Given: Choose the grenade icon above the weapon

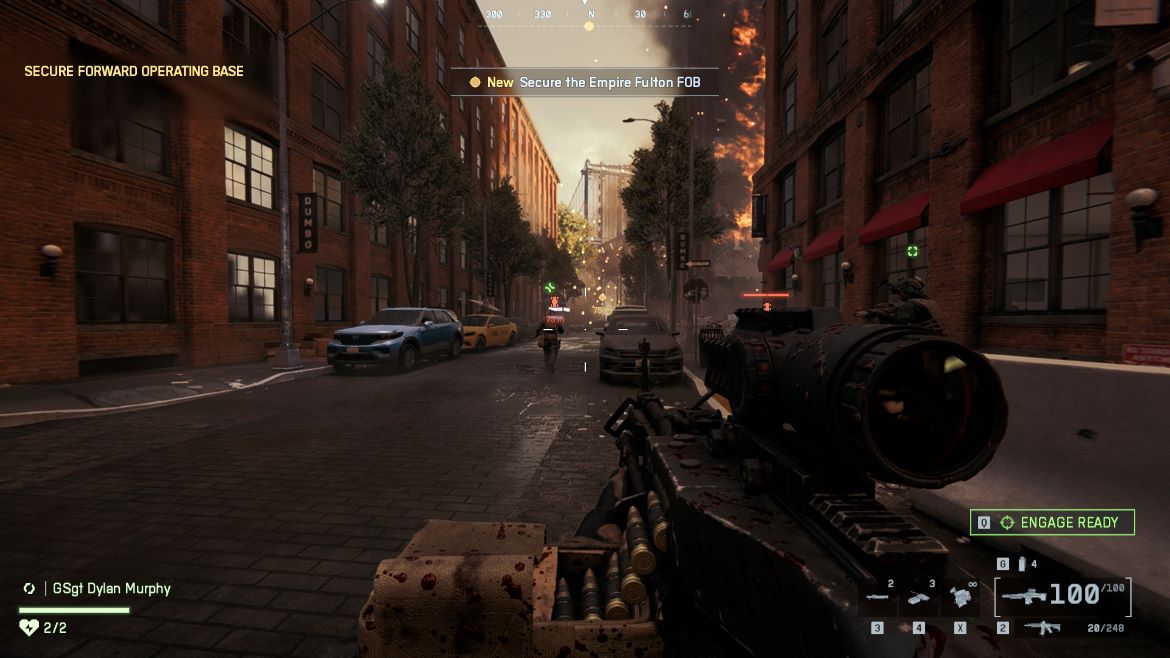Looking at the screenshot, I should [1021, 565].
